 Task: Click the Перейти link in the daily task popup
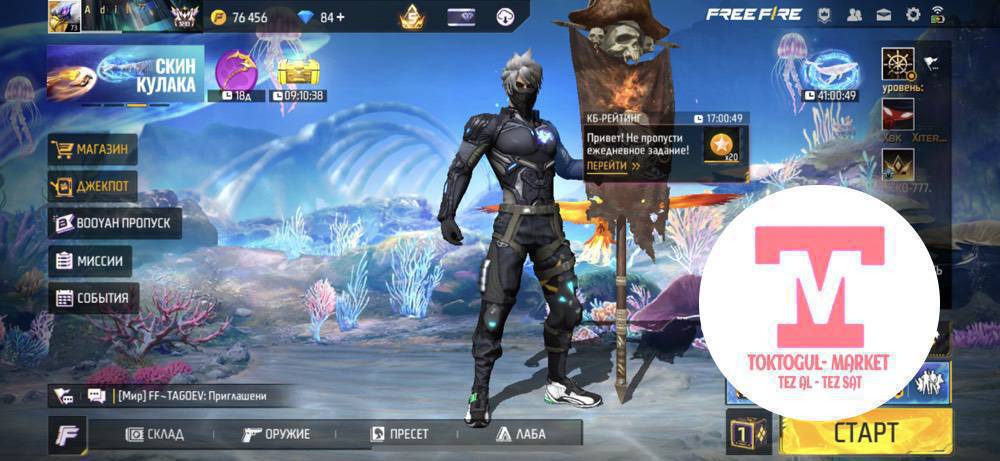[x=613, y=166]
